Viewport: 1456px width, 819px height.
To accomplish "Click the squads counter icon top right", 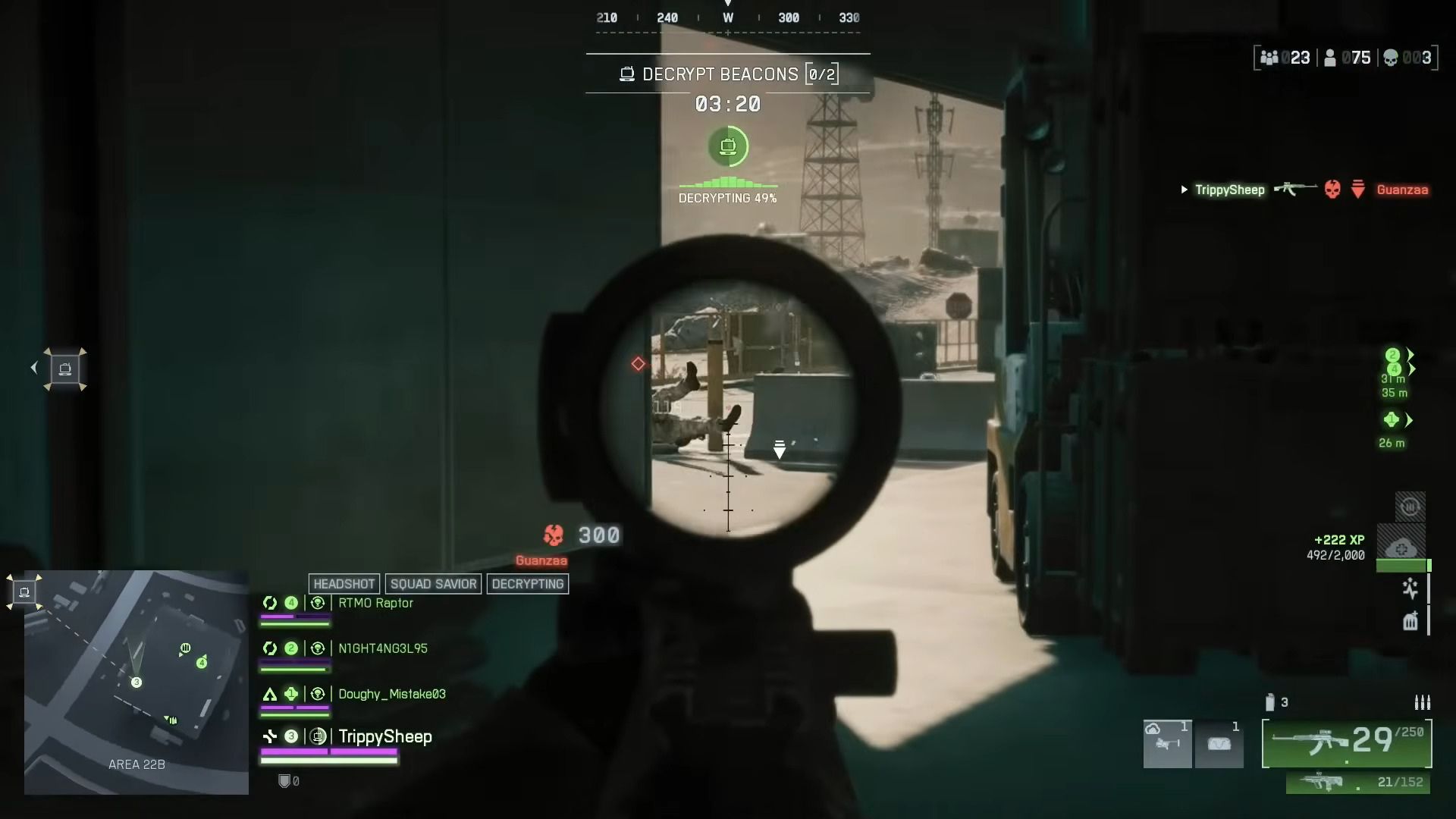I will click(x=1269, y=58).
